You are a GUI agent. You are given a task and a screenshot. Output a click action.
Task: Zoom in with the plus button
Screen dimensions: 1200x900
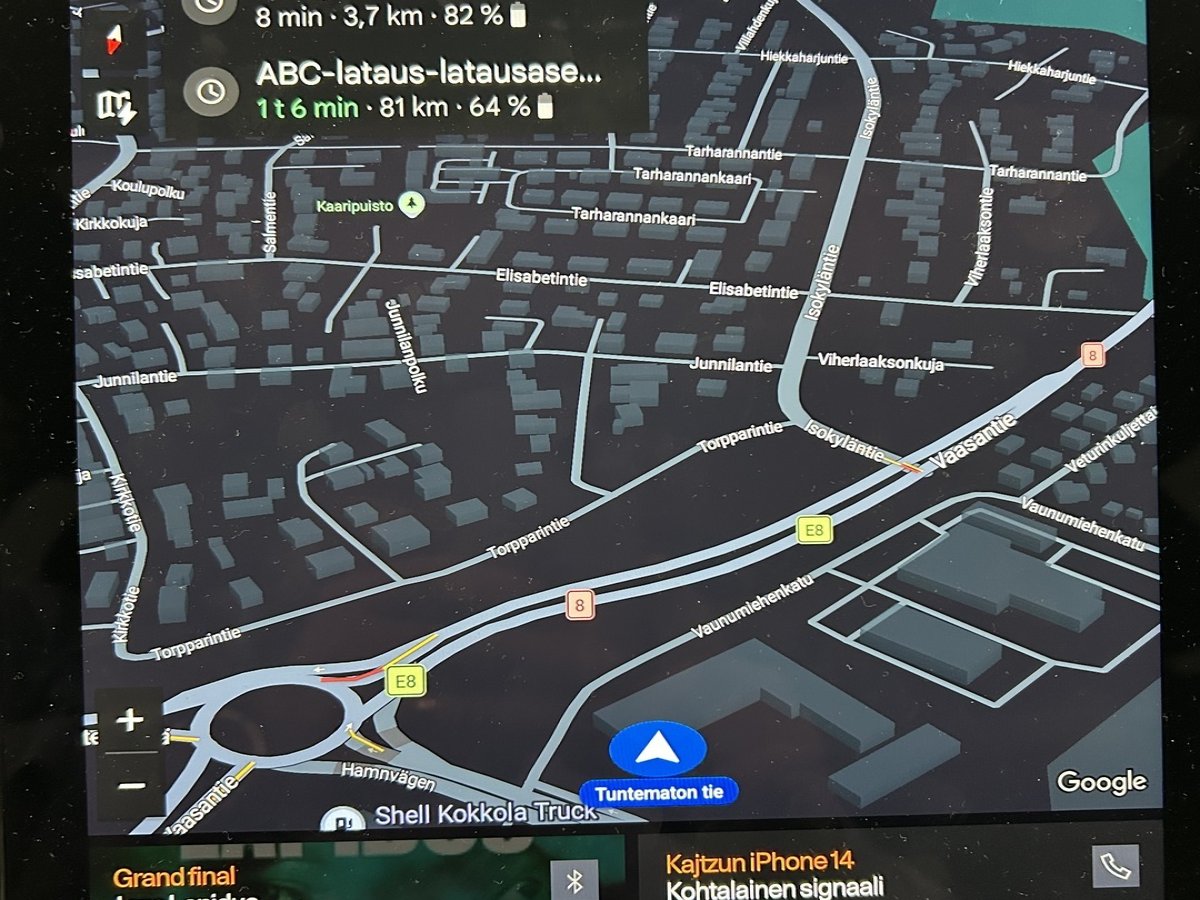point(131,720)
